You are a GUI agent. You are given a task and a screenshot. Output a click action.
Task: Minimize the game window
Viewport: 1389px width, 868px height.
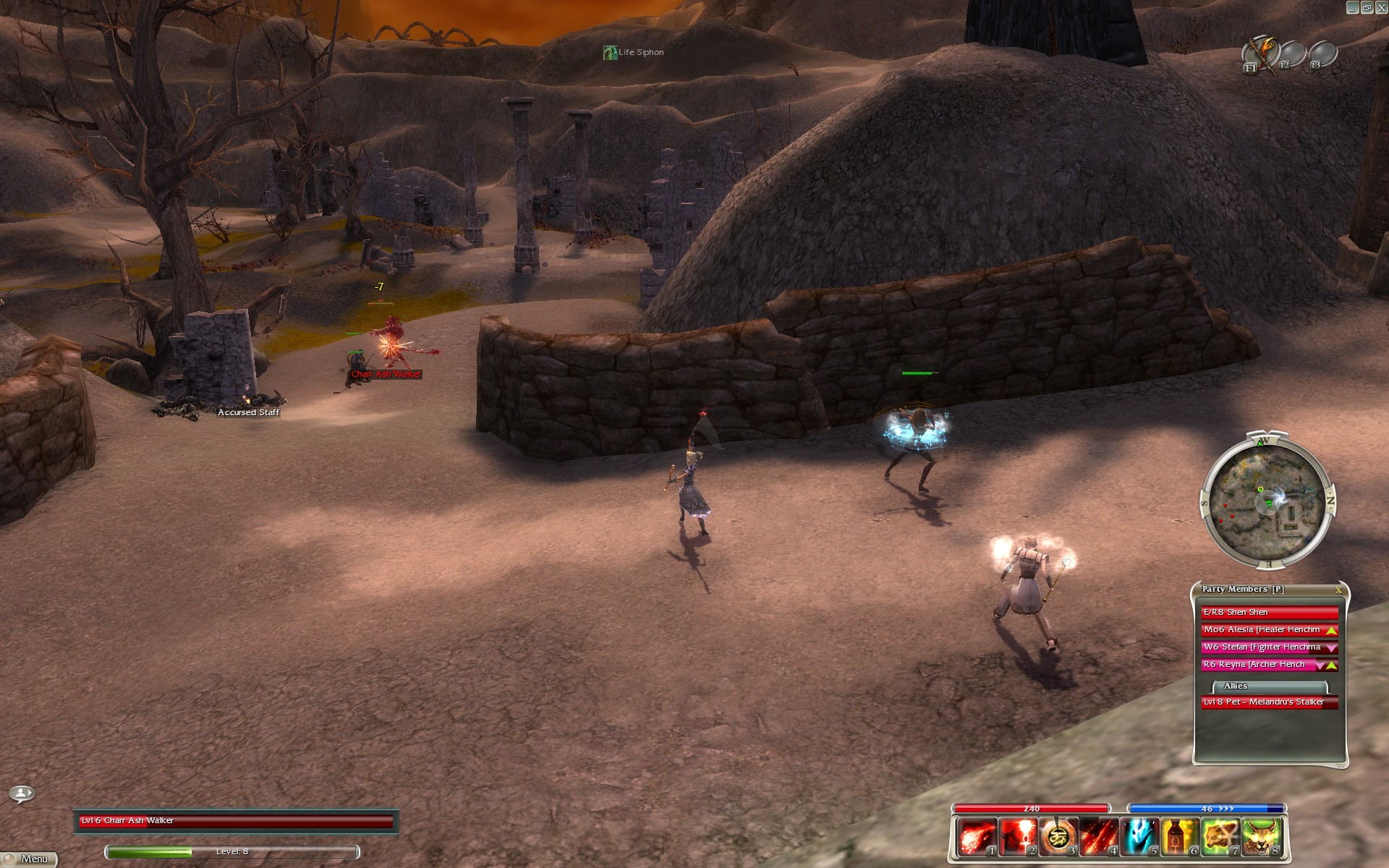[1352, 7]
